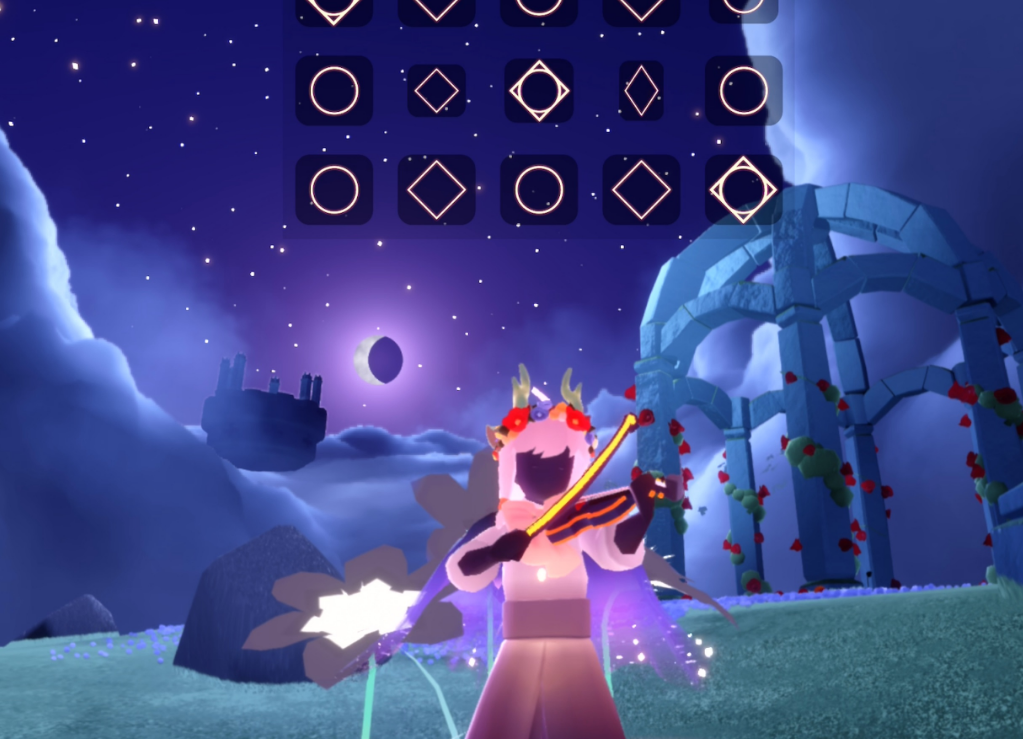Play the circle-in-diamond key ending the lowest row
This screenshot has height=739, width=1023.
[x=743, y=190]
